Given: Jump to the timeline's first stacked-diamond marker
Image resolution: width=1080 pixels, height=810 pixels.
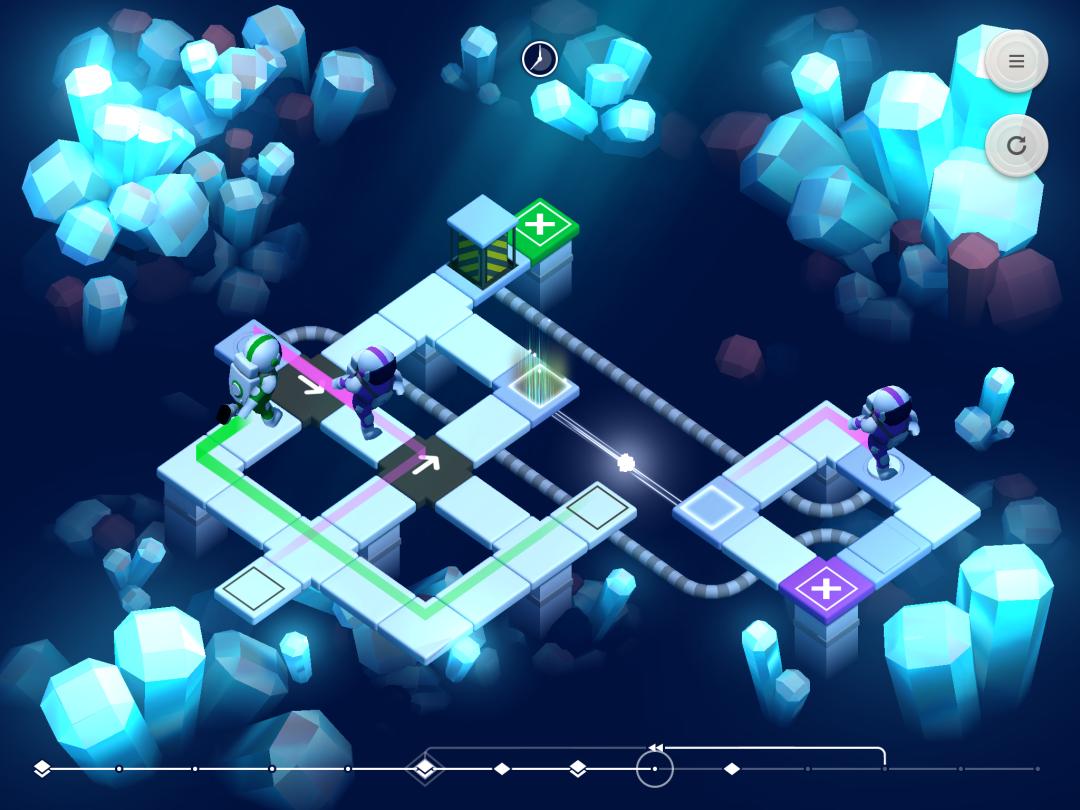Looking at the screenshot, I should point(42,768).
